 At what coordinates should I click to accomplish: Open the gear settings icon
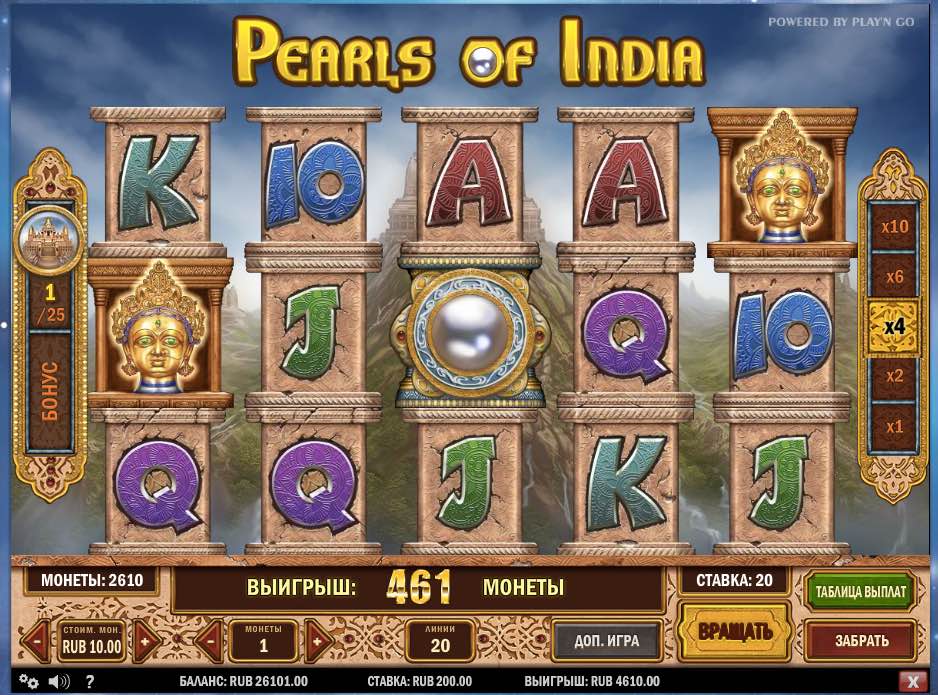click(28, 682)
